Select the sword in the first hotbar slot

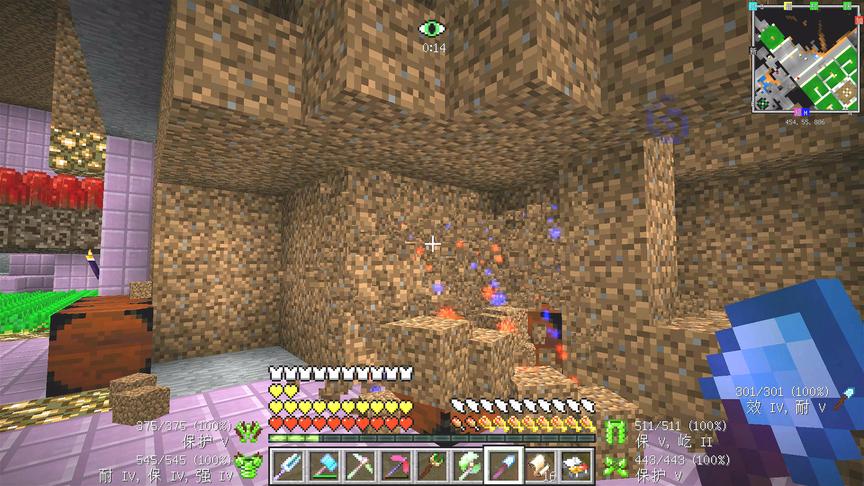click(288, 466)
